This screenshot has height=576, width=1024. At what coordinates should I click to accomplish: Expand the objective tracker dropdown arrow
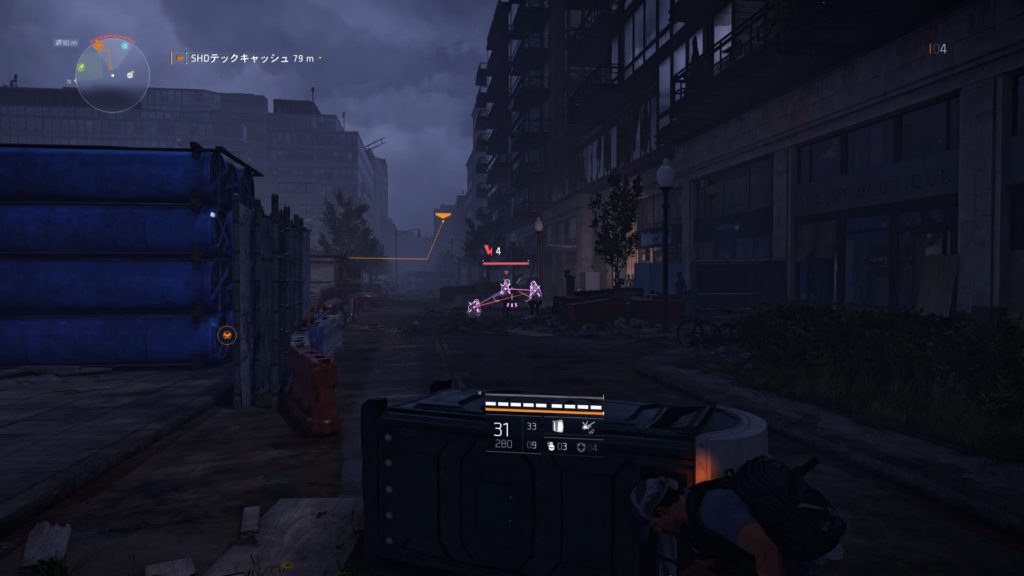pos(320,59)
